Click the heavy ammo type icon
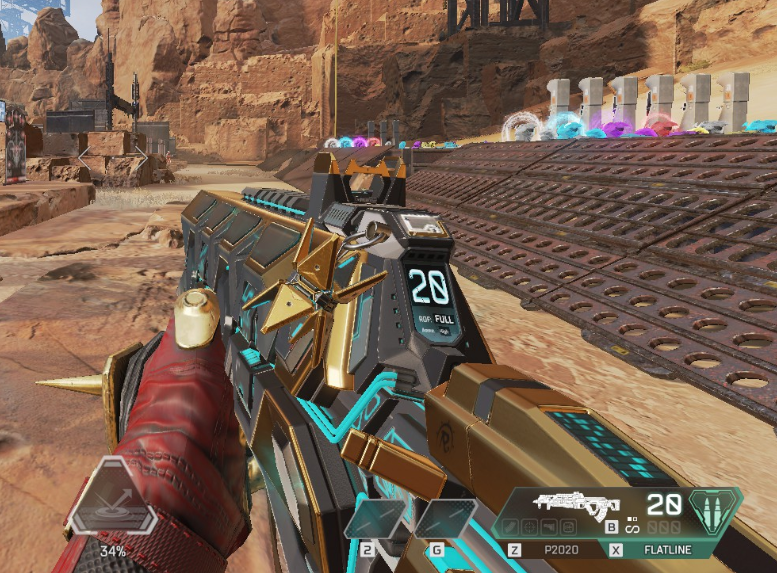Screen dimensions: 777x573 click(717, 508)
